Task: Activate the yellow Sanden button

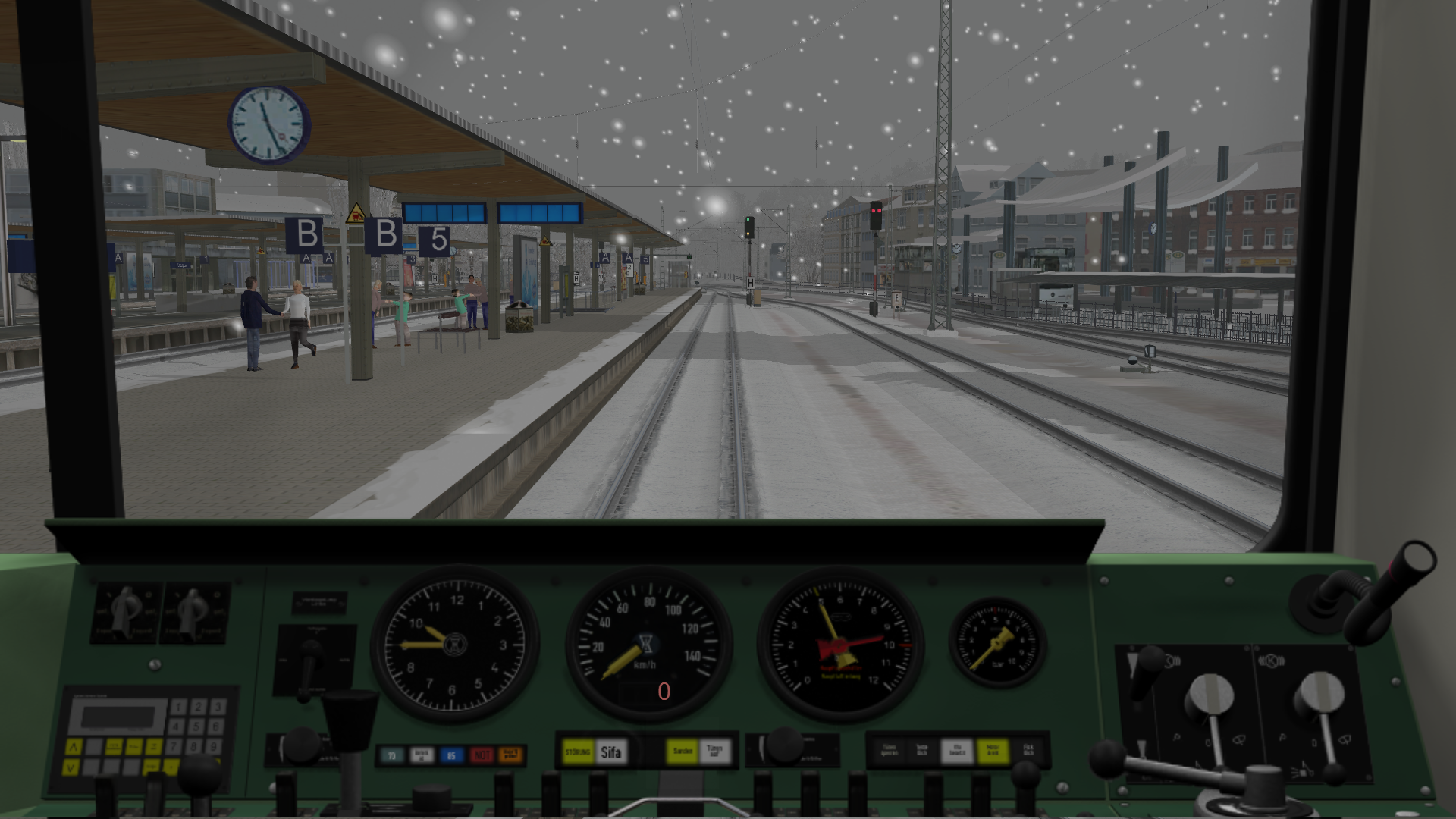Action: (682, 752)
